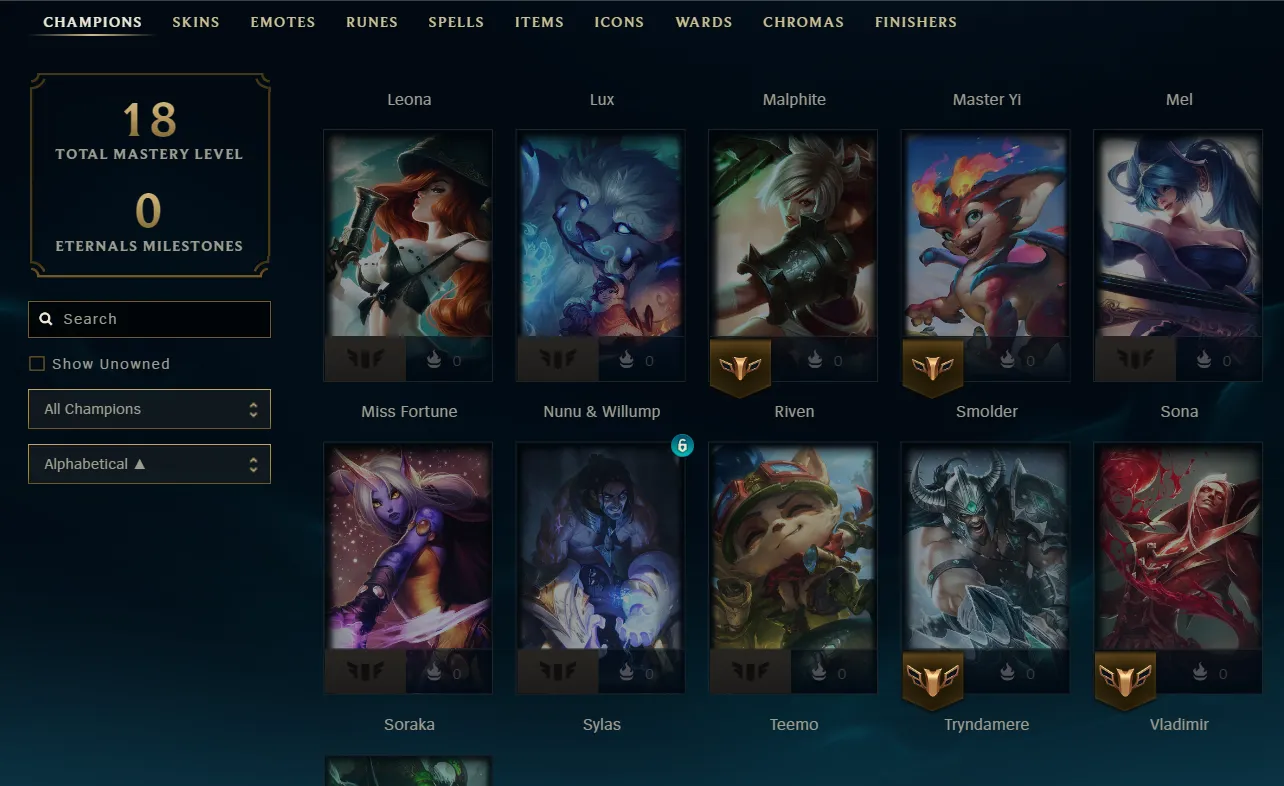The image size is (1284, 786).
Task: Click the gold mastery banner on Smolder
Action: pyautogui.click(x=933, y=367)
